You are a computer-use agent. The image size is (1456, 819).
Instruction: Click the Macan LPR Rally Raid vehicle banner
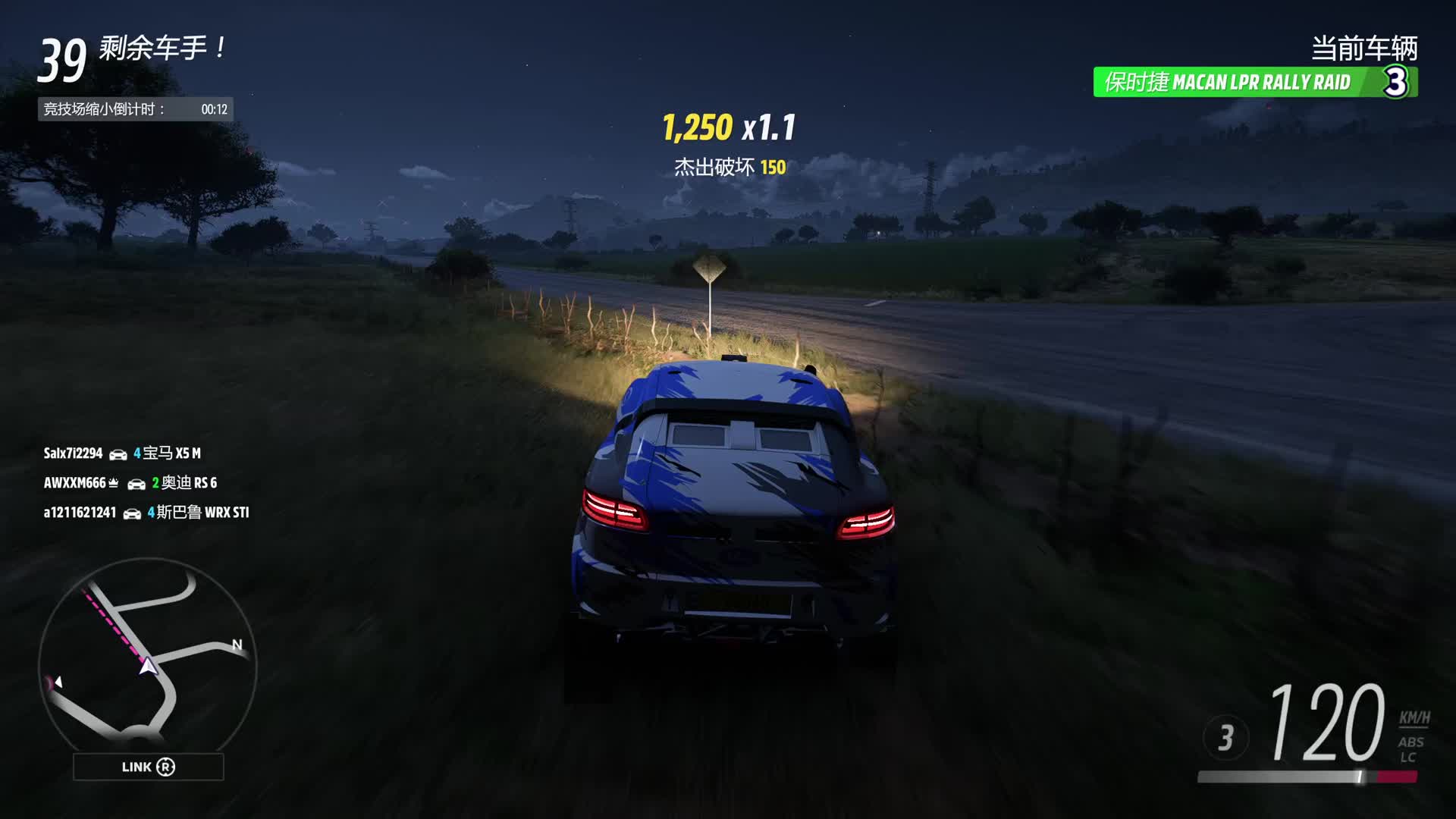click(x=1254, y=82)
